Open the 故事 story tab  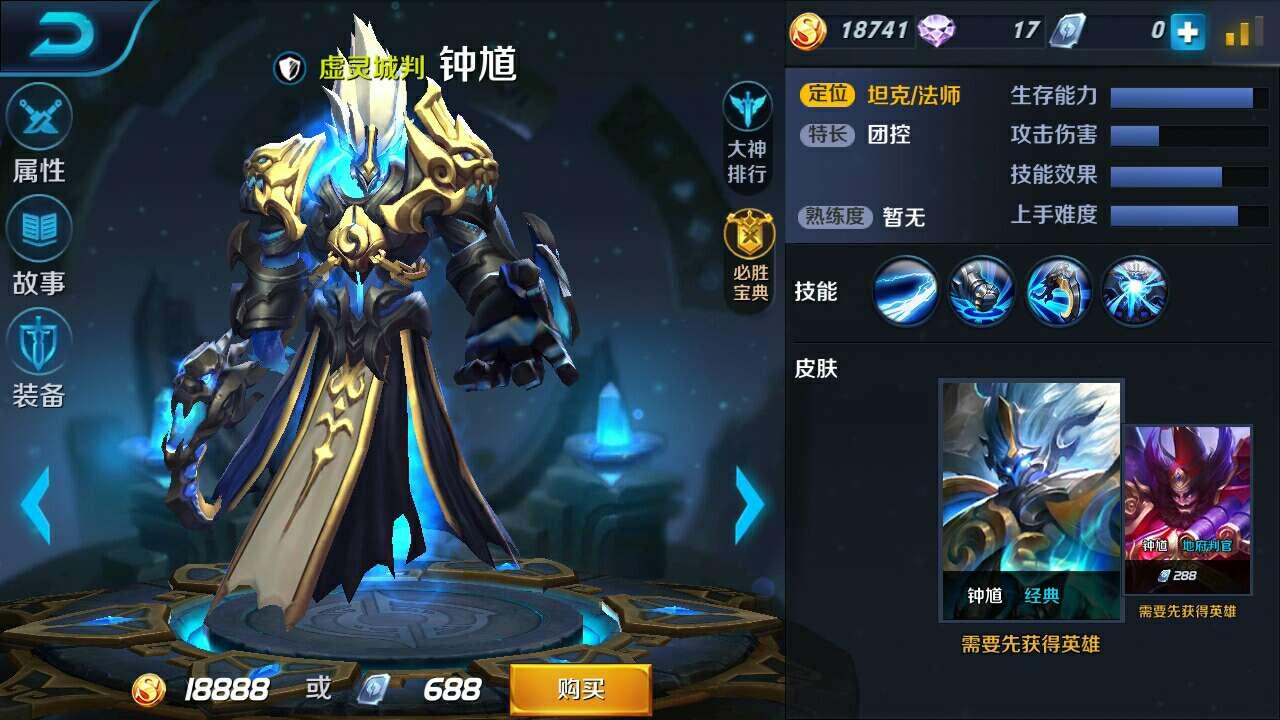pyautogui.click(x=39, y=247)
